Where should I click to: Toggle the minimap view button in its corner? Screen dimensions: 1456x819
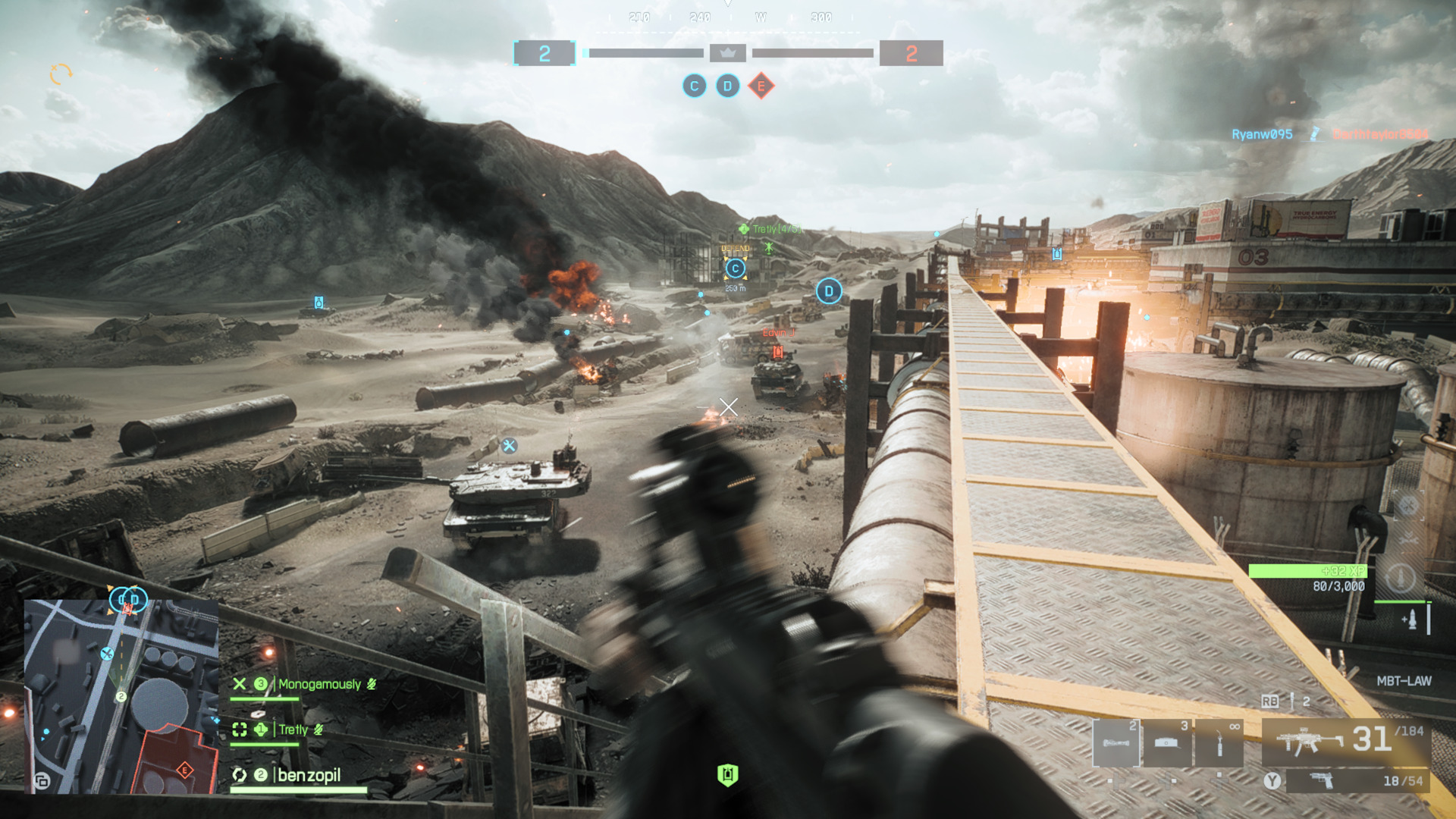point(42,781)
